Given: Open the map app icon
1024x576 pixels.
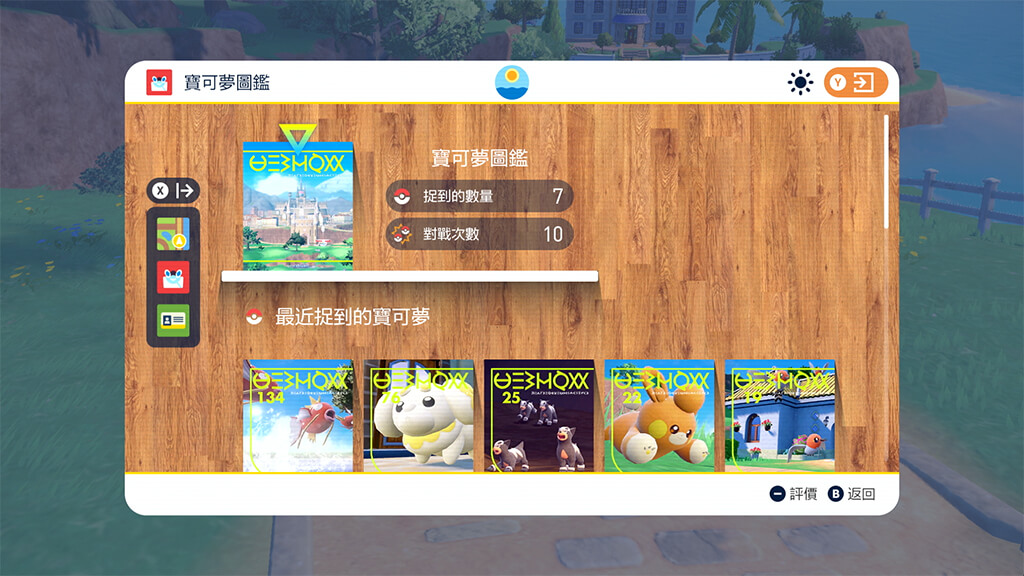Looking at the screenshot, I should coord(173,234).
